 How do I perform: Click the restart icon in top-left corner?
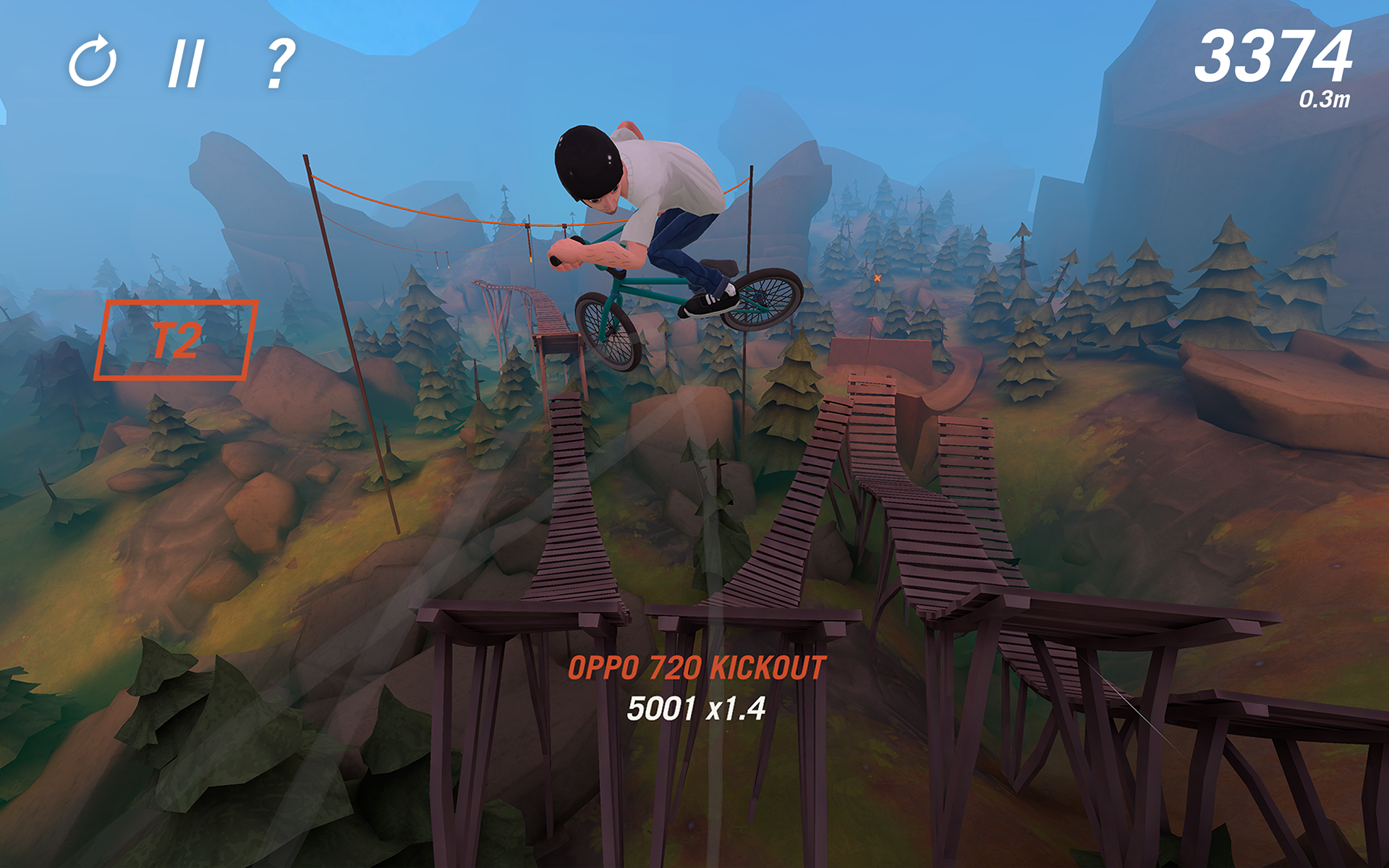click(x=94, y=64)
